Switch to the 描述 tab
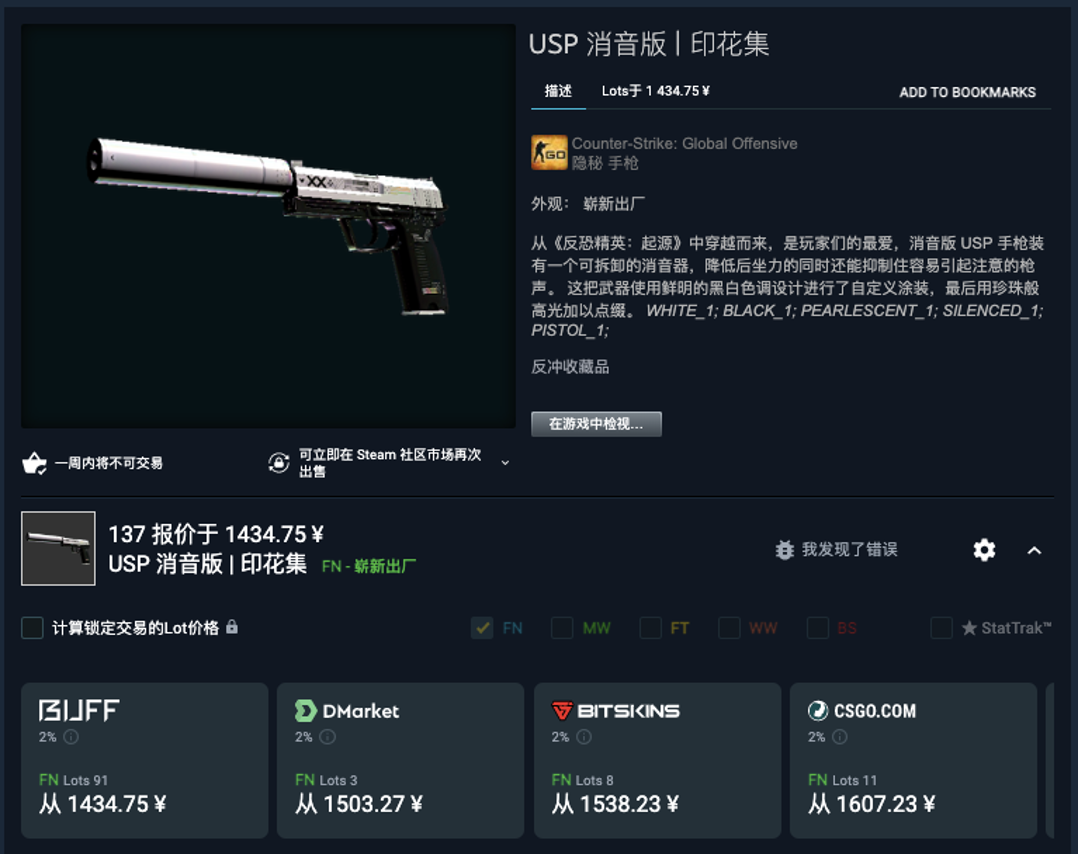This screenshot has height=857, width=1079. pos(558,91)
